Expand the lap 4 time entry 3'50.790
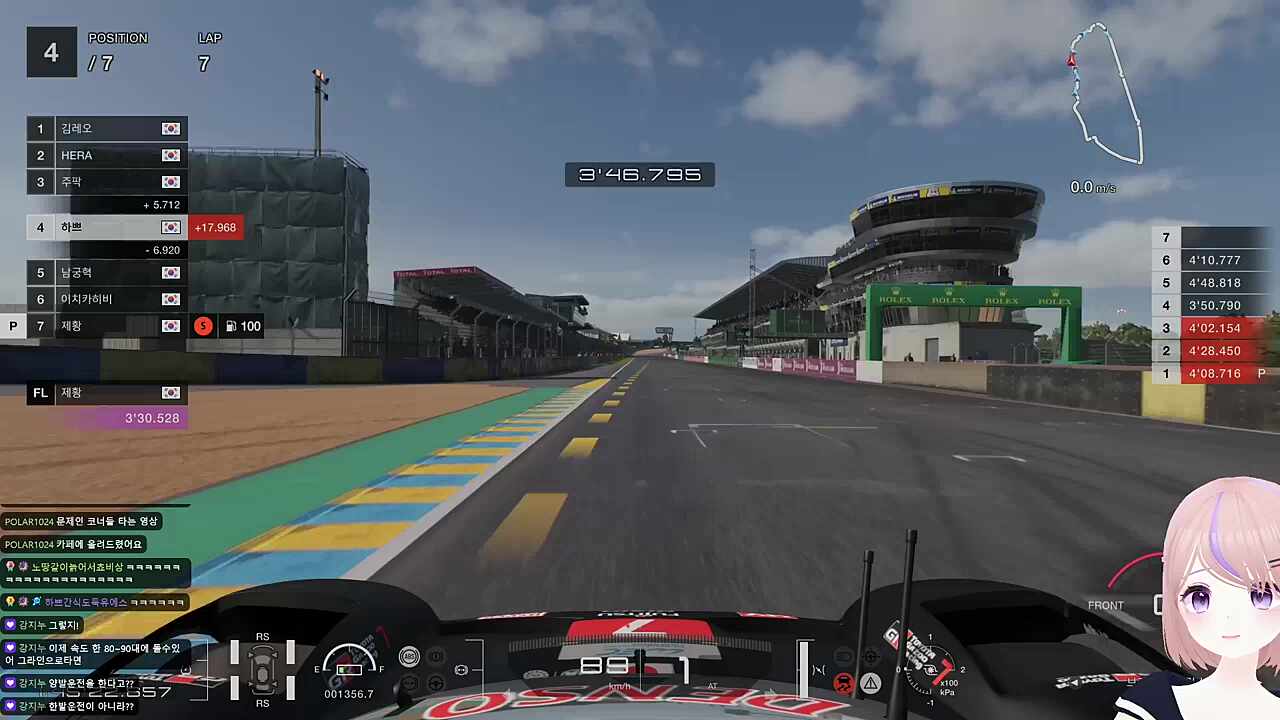This screenshot has height=720, width=1280. tap(1215, 305)
